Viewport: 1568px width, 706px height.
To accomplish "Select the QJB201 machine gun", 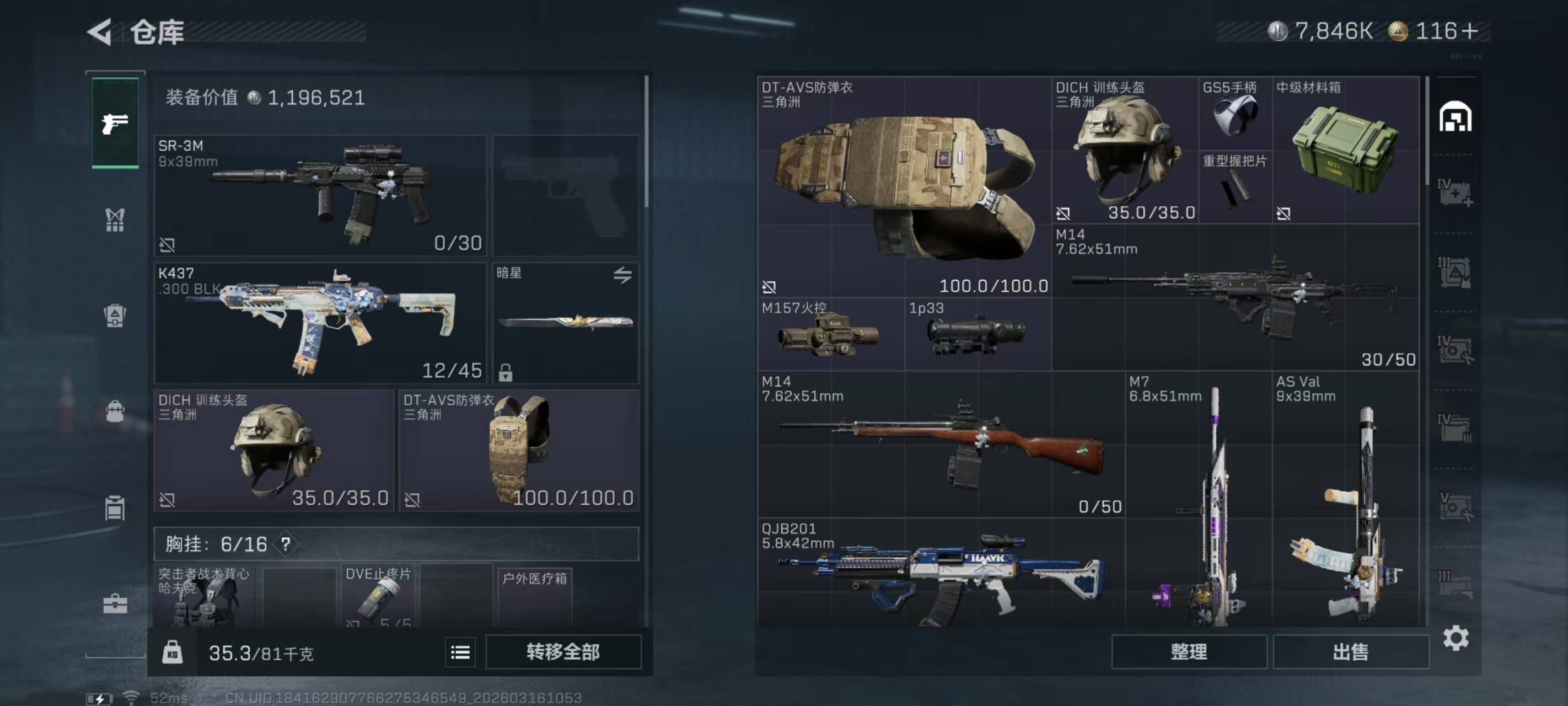I will coord(941,573).
